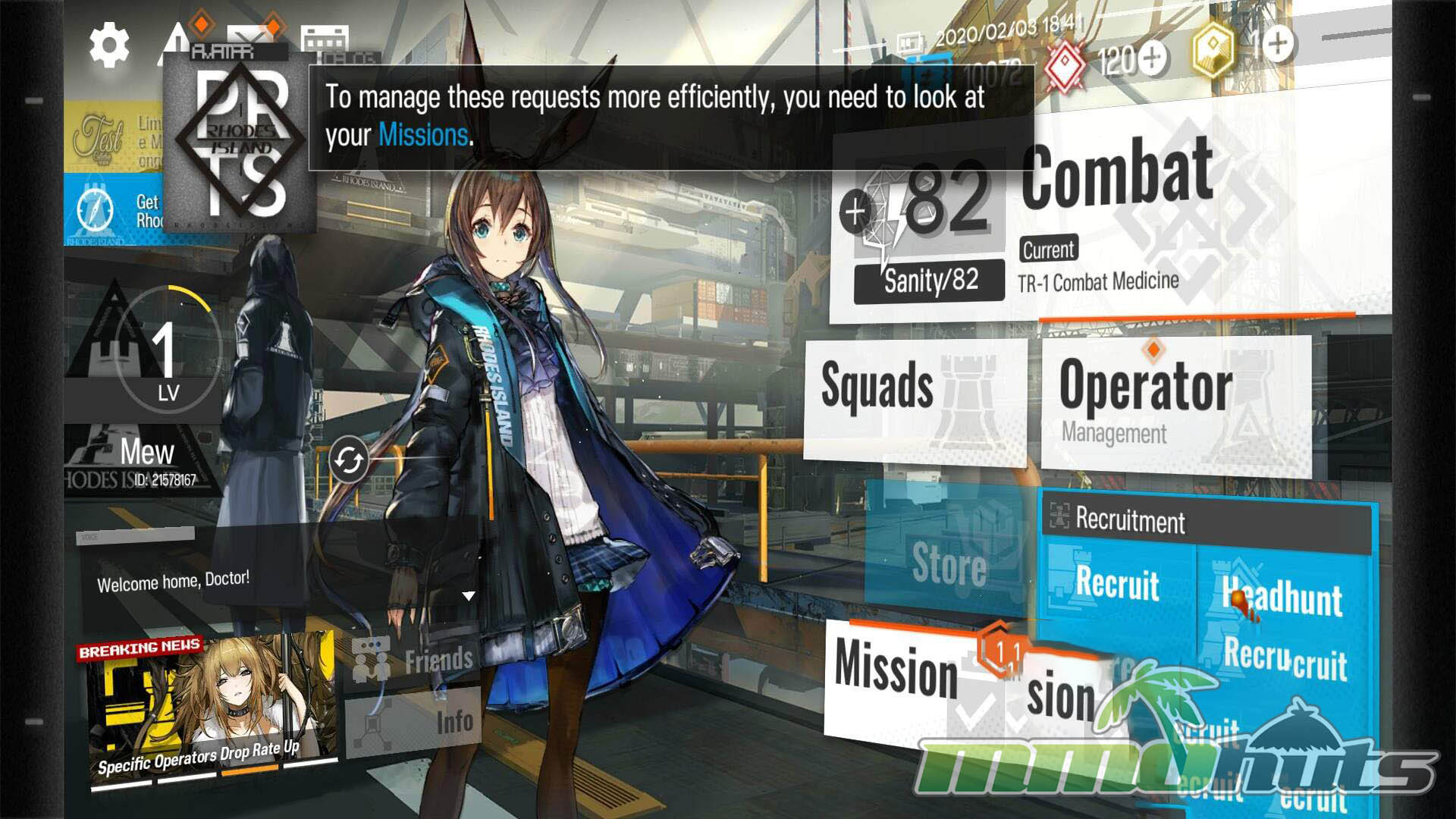Screen dimensions: 1456x819
Task: View the Specific Operators Drop Rate Up banner
Action: click(x=211, y=710)
